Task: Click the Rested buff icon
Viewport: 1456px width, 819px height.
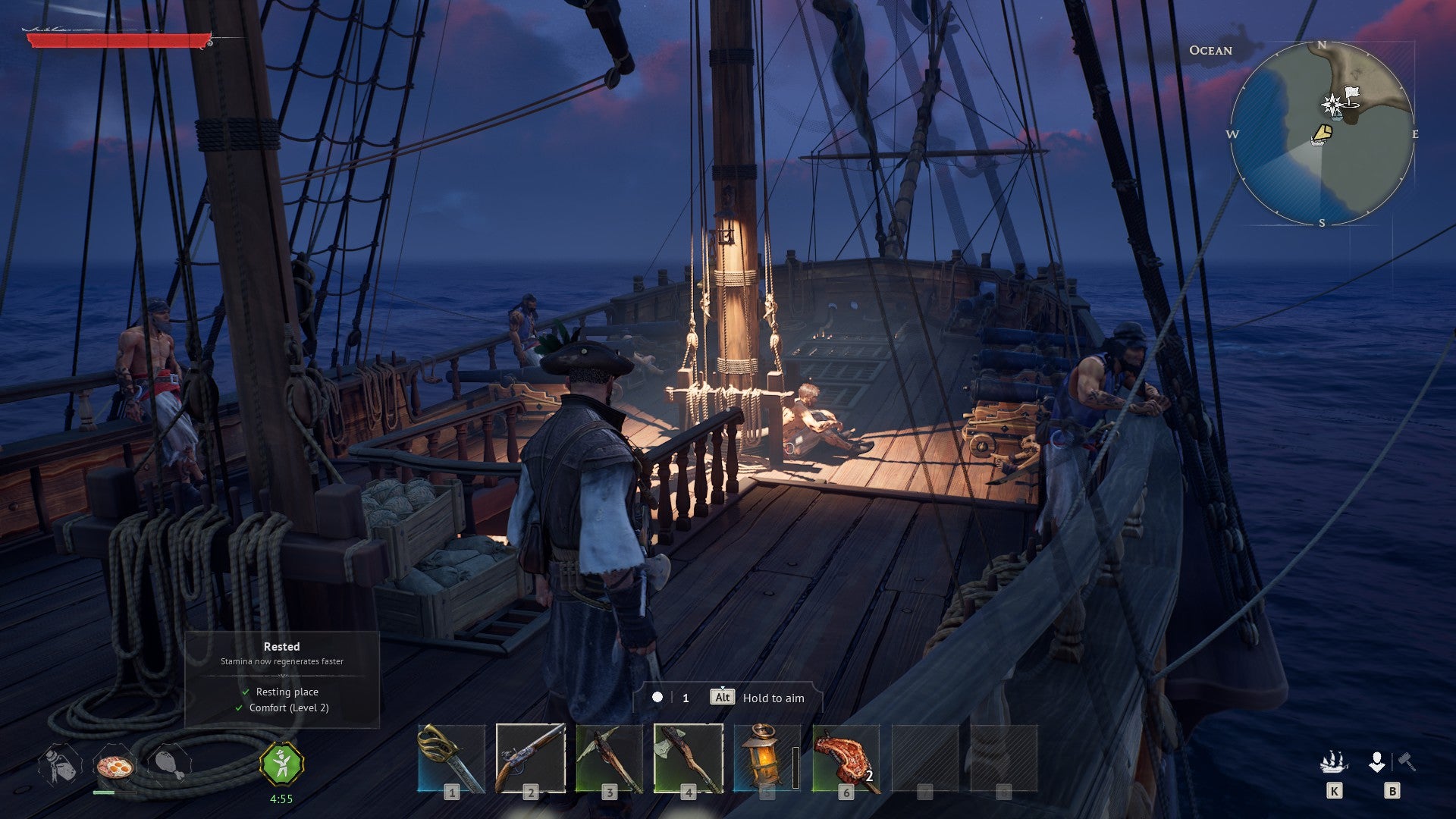Action: coord(281,764)
